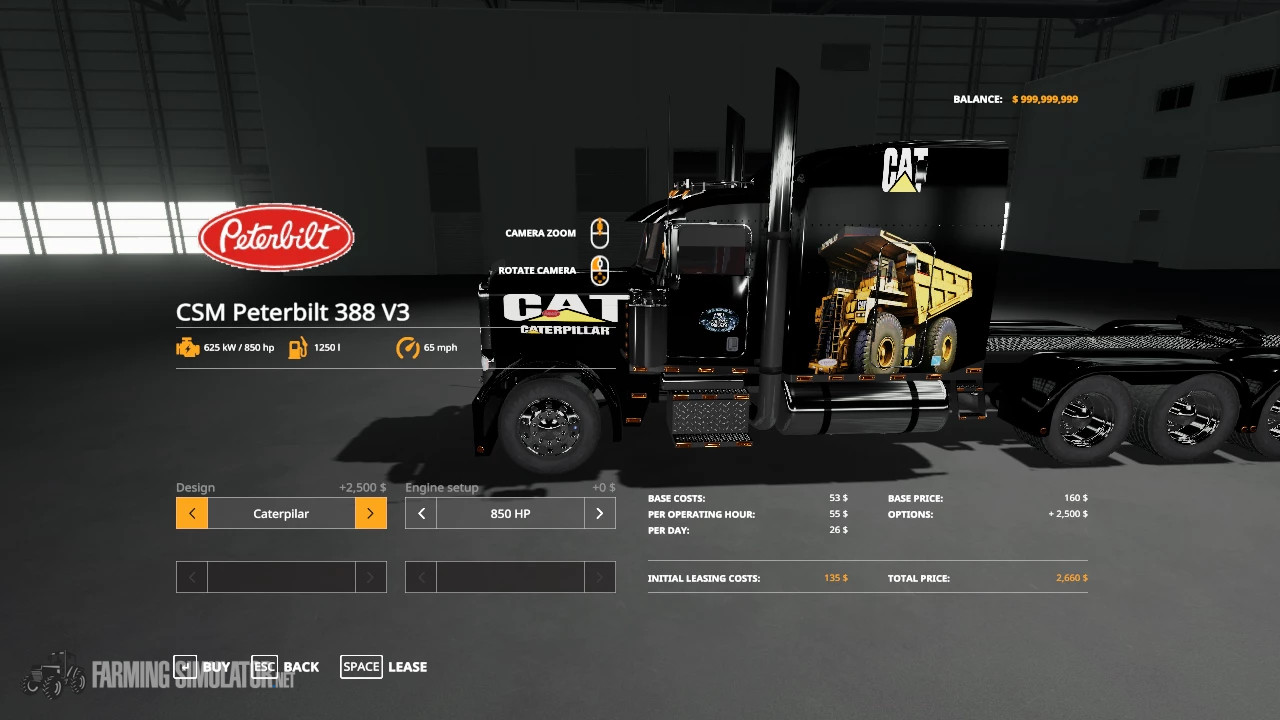Image resolution: width=1280 pixels, height=720 pixels.
Task: Select the Caterpilar design field
Action: coord(280,513)
